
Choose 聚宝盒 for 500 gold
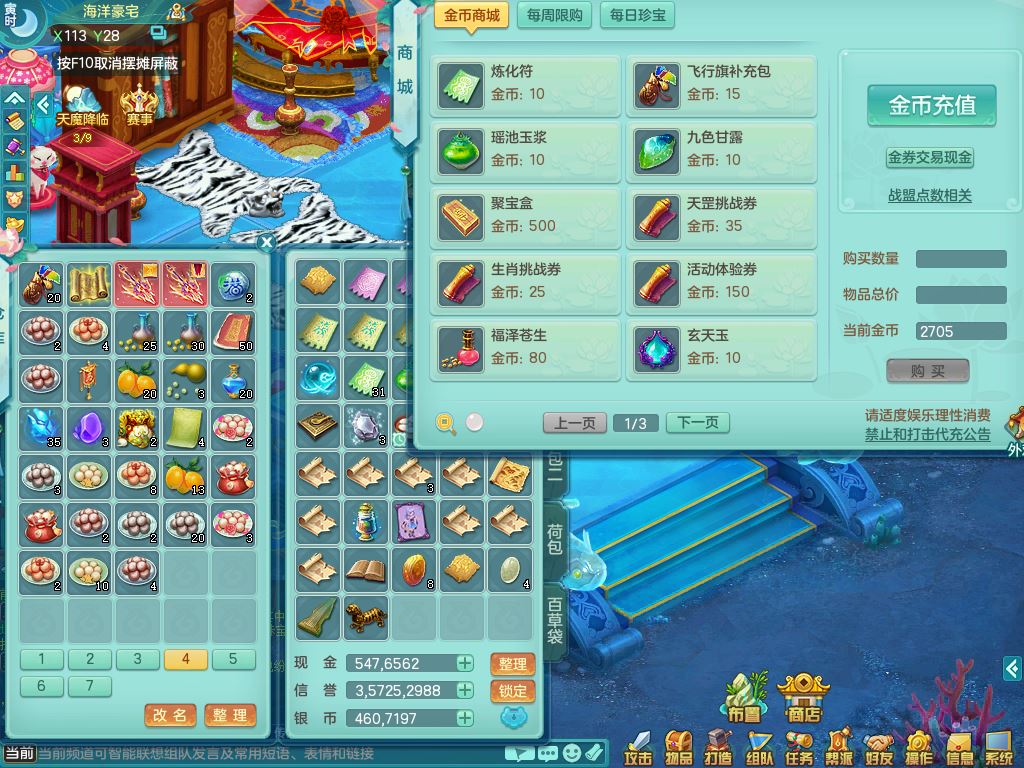coord(526,216)
